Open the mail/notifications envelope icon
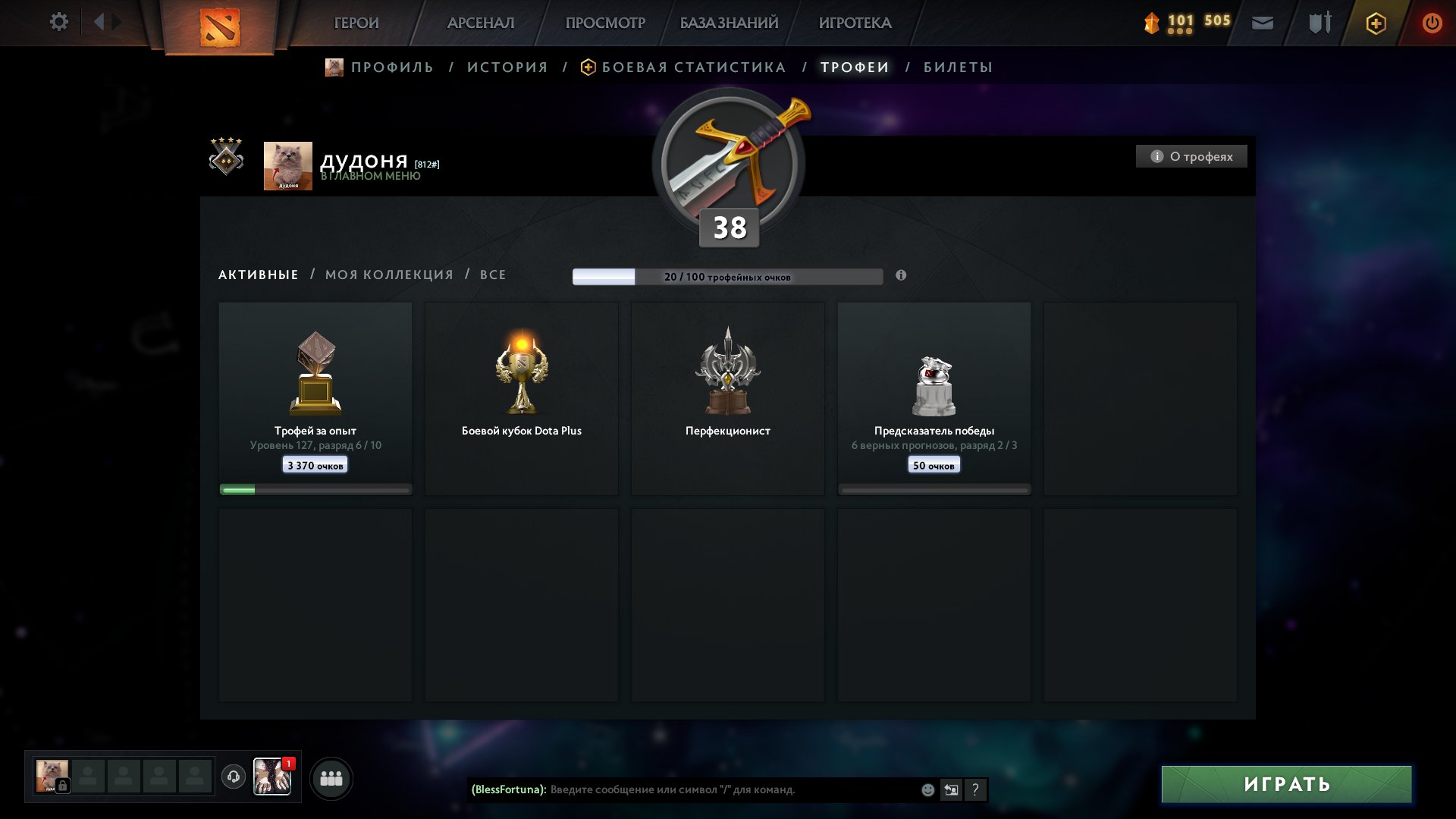 coord(1263,22)
